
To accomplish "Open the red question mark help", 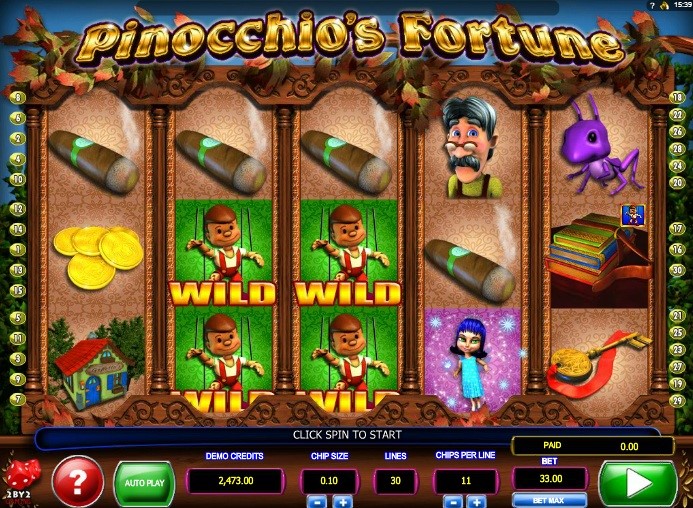I will 77,481.
